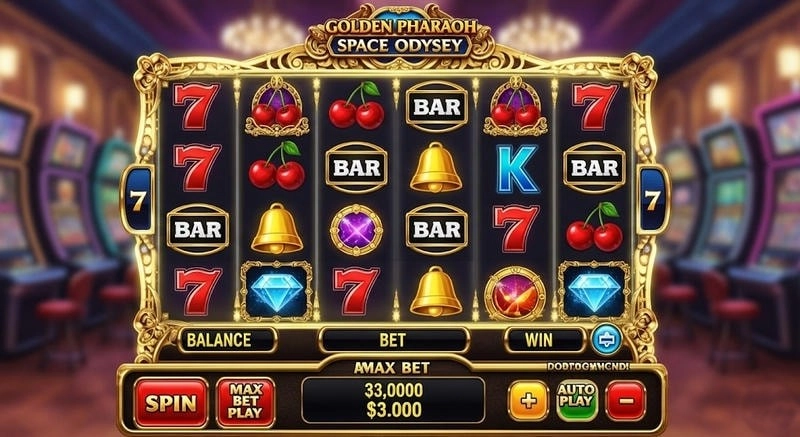
Task: Activate the green AUTO PLAY button
Action: click(577, 401)
